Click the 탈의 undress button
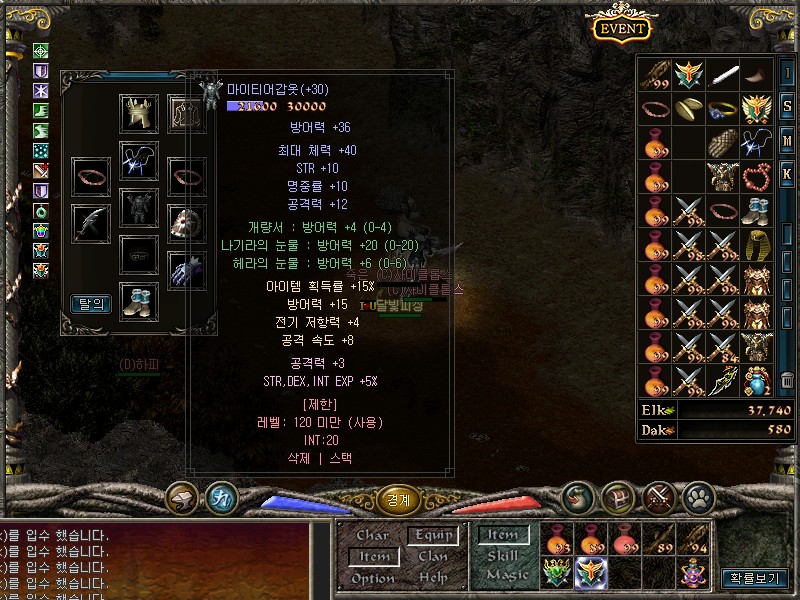 [x=91, y=304]
